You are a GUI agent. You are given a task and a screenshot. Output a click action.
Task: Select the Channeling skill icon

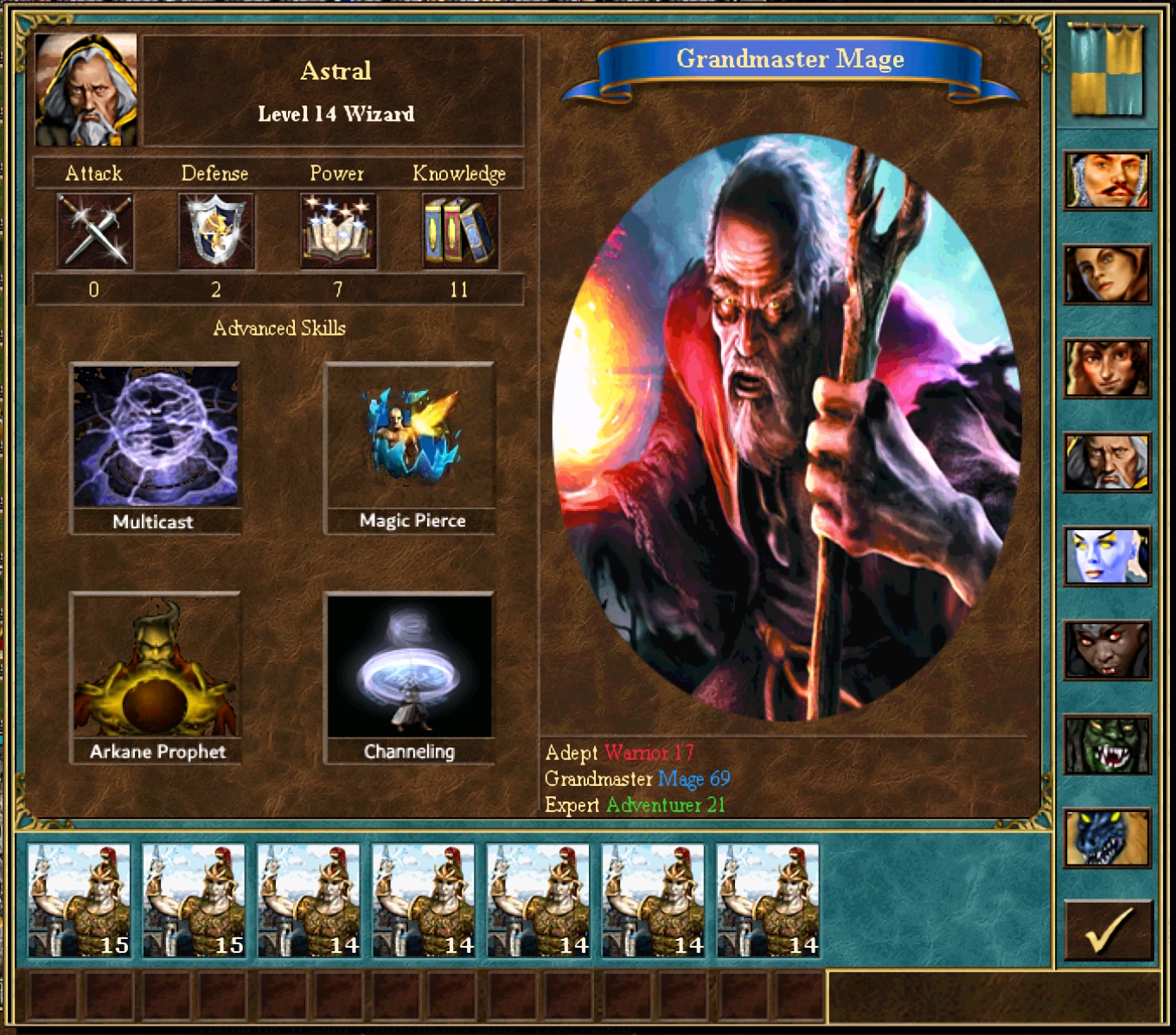point(409,667)
